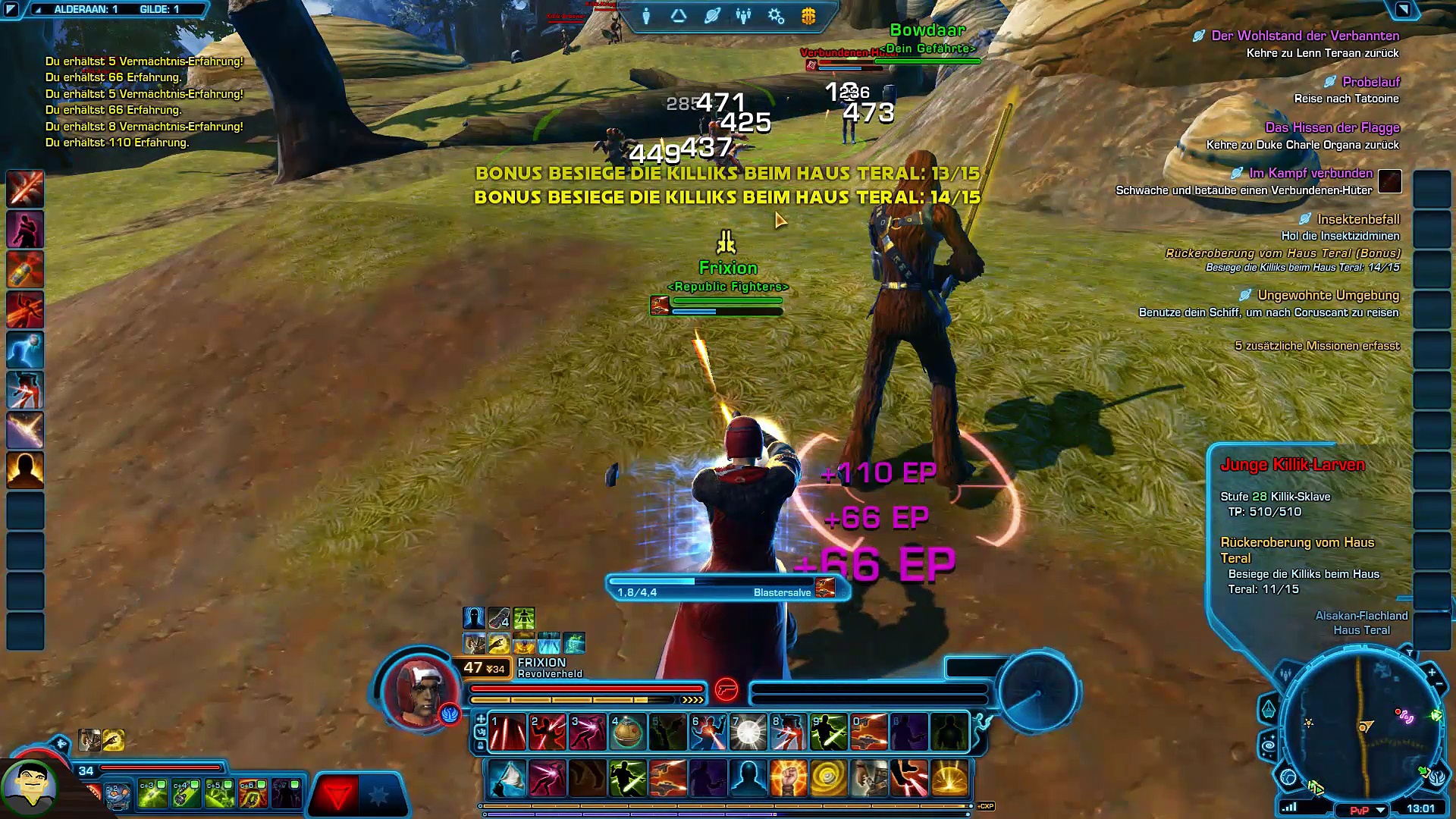The height and width of the screenshot is (819, 1456).
Task: Click the 'Im Kampf verbunden' mission item icon
Action: (1389, 181)
